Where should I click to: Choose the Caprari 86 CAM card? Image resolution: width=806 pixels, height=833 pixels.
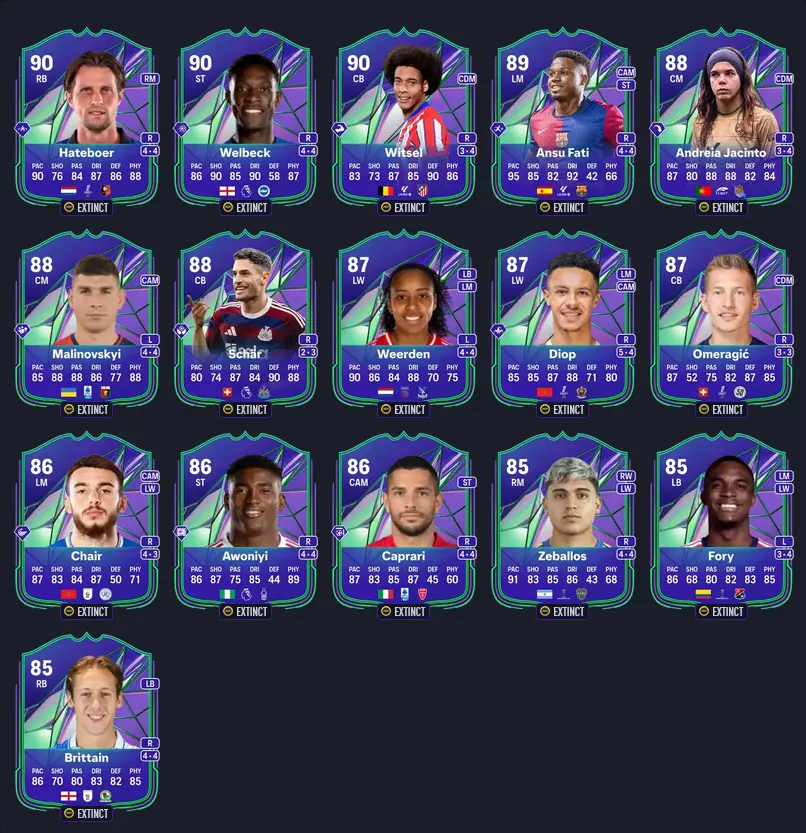click(403, 522)
